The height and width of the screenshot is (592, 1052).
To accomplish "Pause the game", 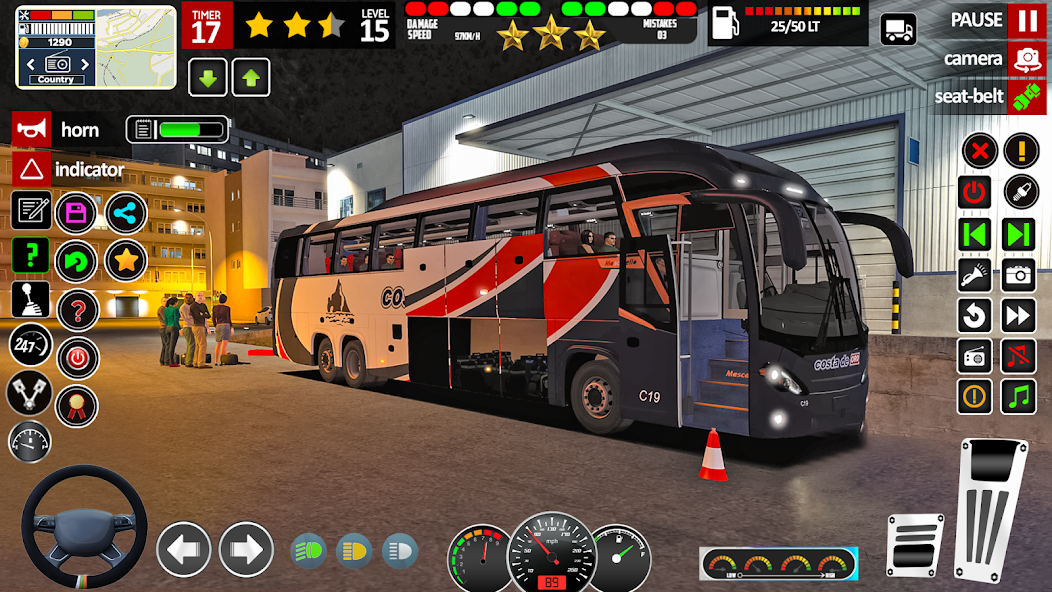I will tap(1027, 21).
